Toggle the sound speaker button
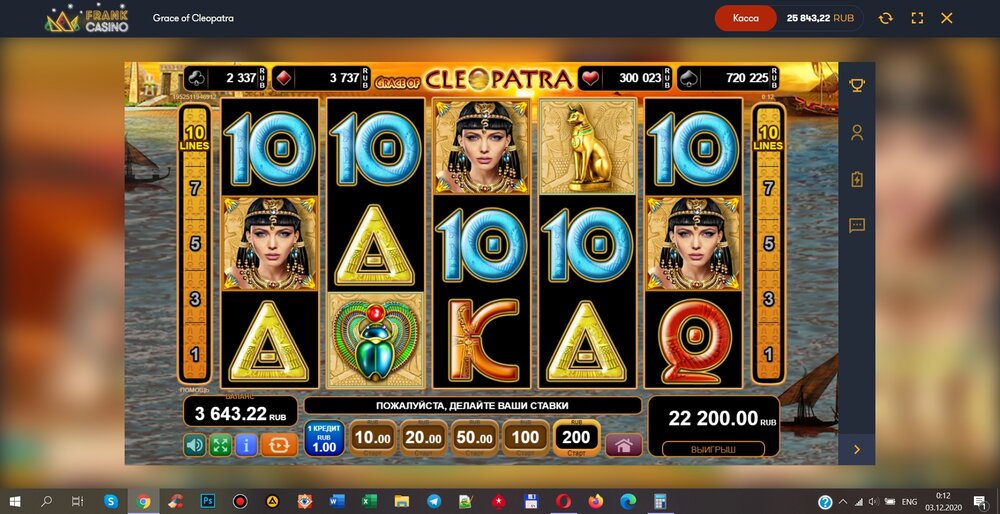Image resolution: width=1000 pixels, height=514 pixels. 194,445
